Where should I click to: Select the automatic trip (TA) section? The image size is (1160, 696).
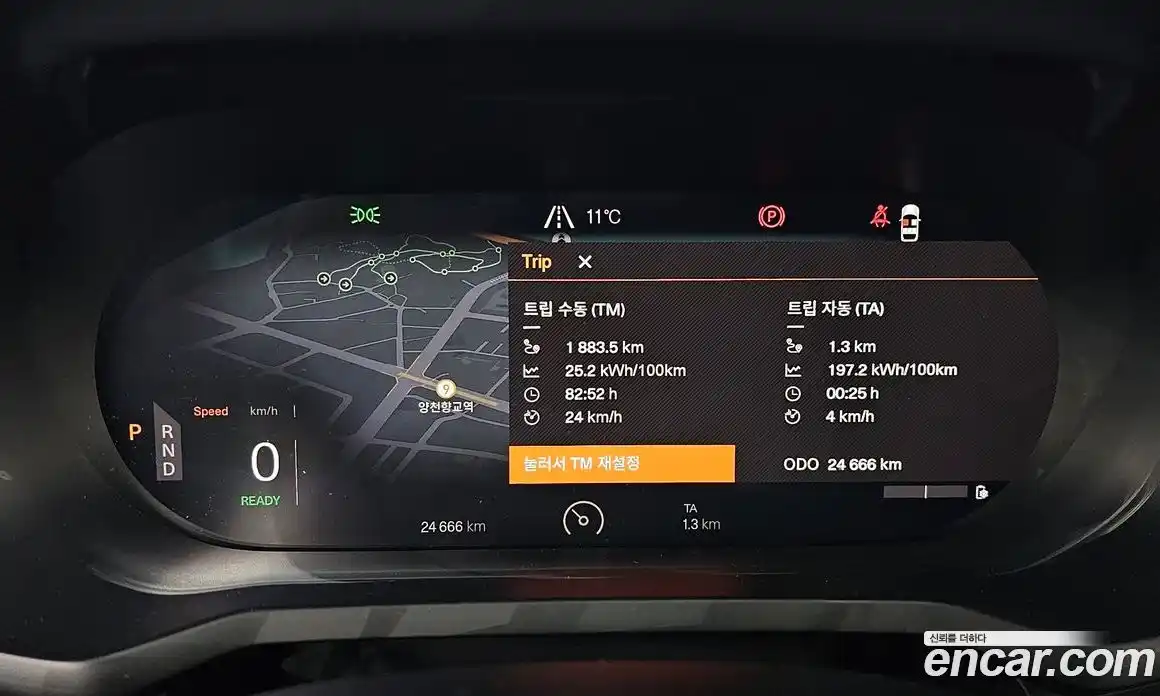pos(835,309)
